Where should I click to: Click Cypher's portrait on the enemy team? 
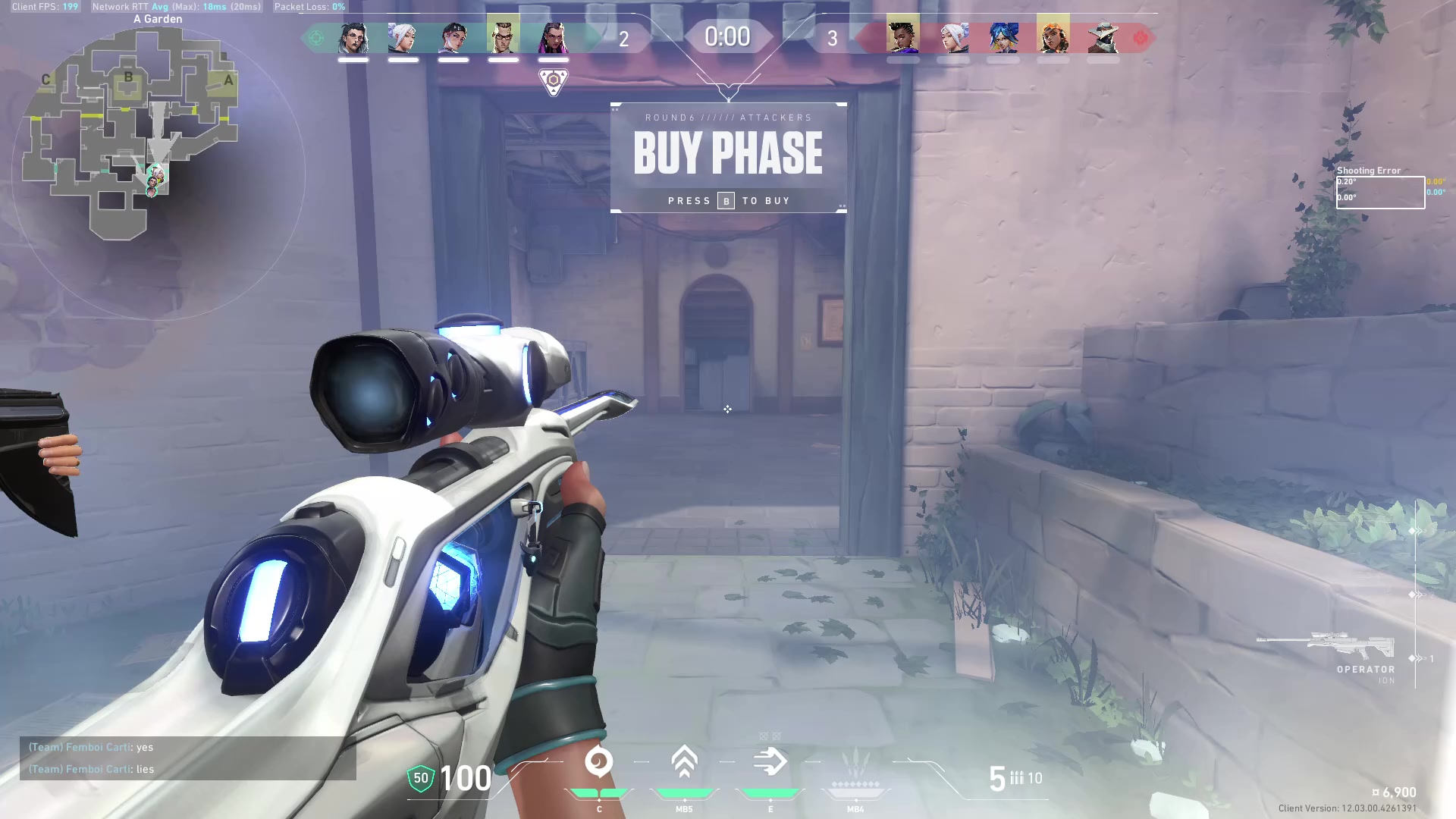[x=1105, y=34]
